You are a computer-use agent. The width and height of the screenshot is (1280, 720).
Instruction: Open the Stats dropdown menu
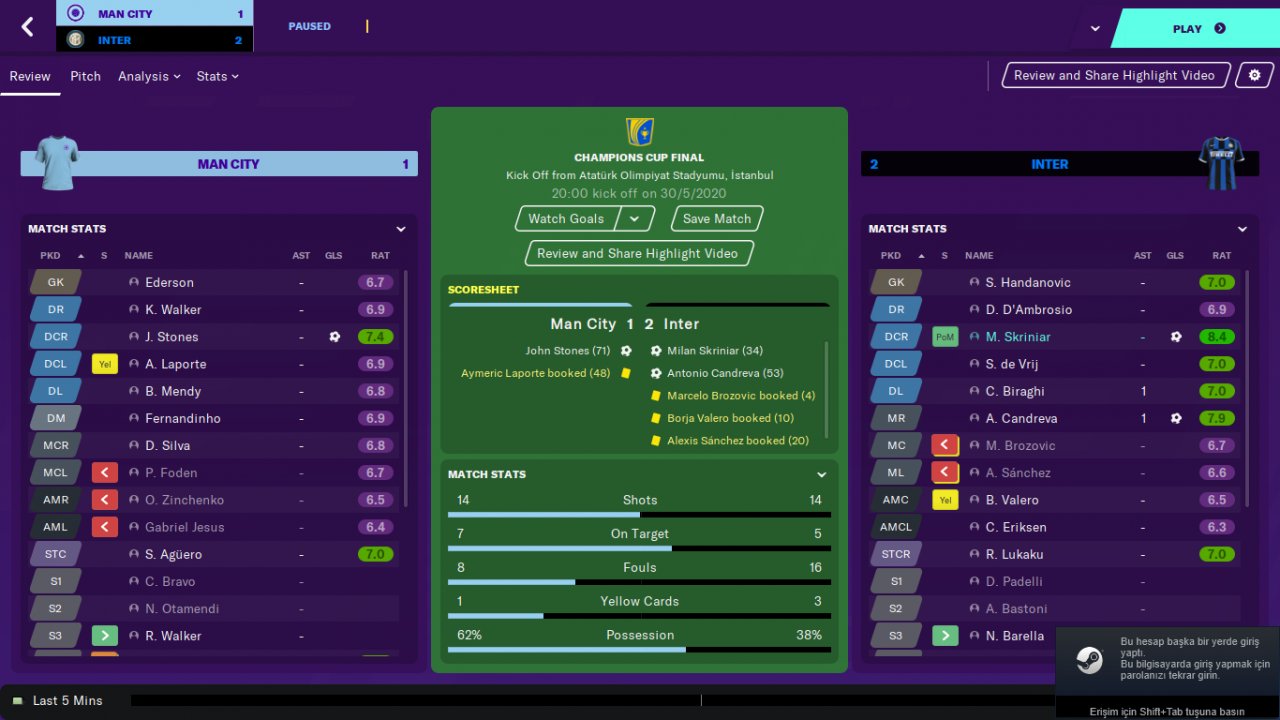click(217, 76)
